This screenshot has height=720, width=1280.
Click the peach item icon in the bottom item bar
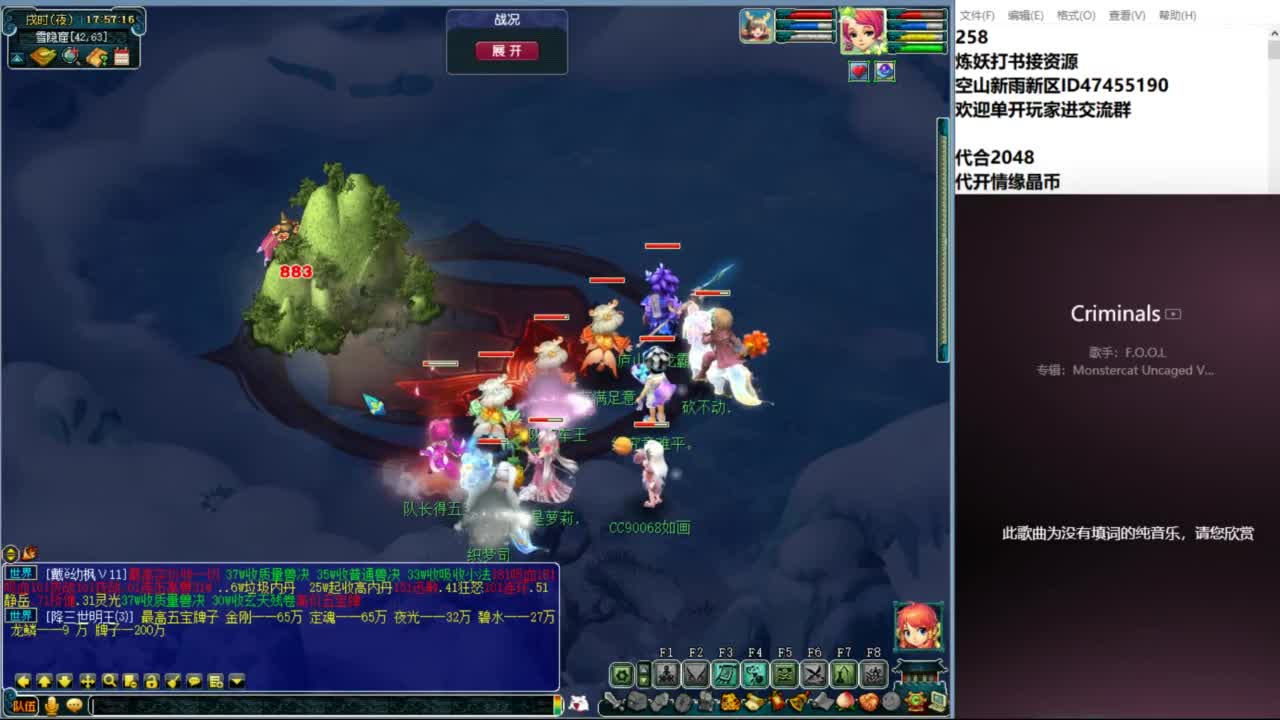coord(843,701)
